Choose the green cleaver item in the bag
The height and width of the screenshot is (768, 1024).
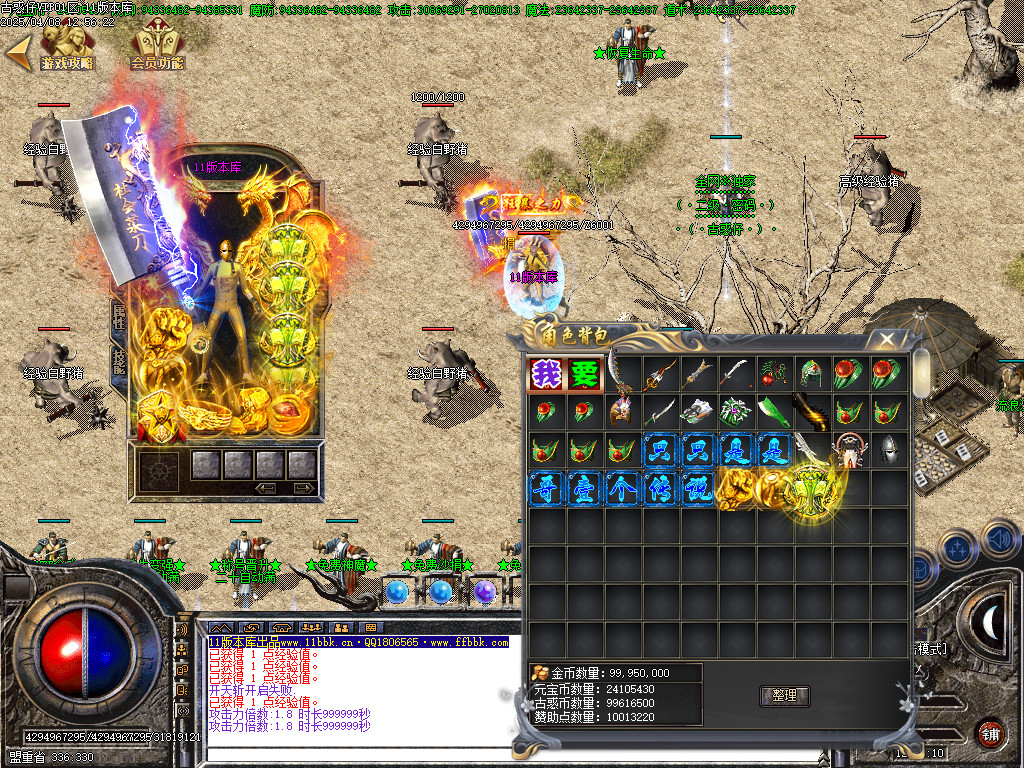point(774,413)
